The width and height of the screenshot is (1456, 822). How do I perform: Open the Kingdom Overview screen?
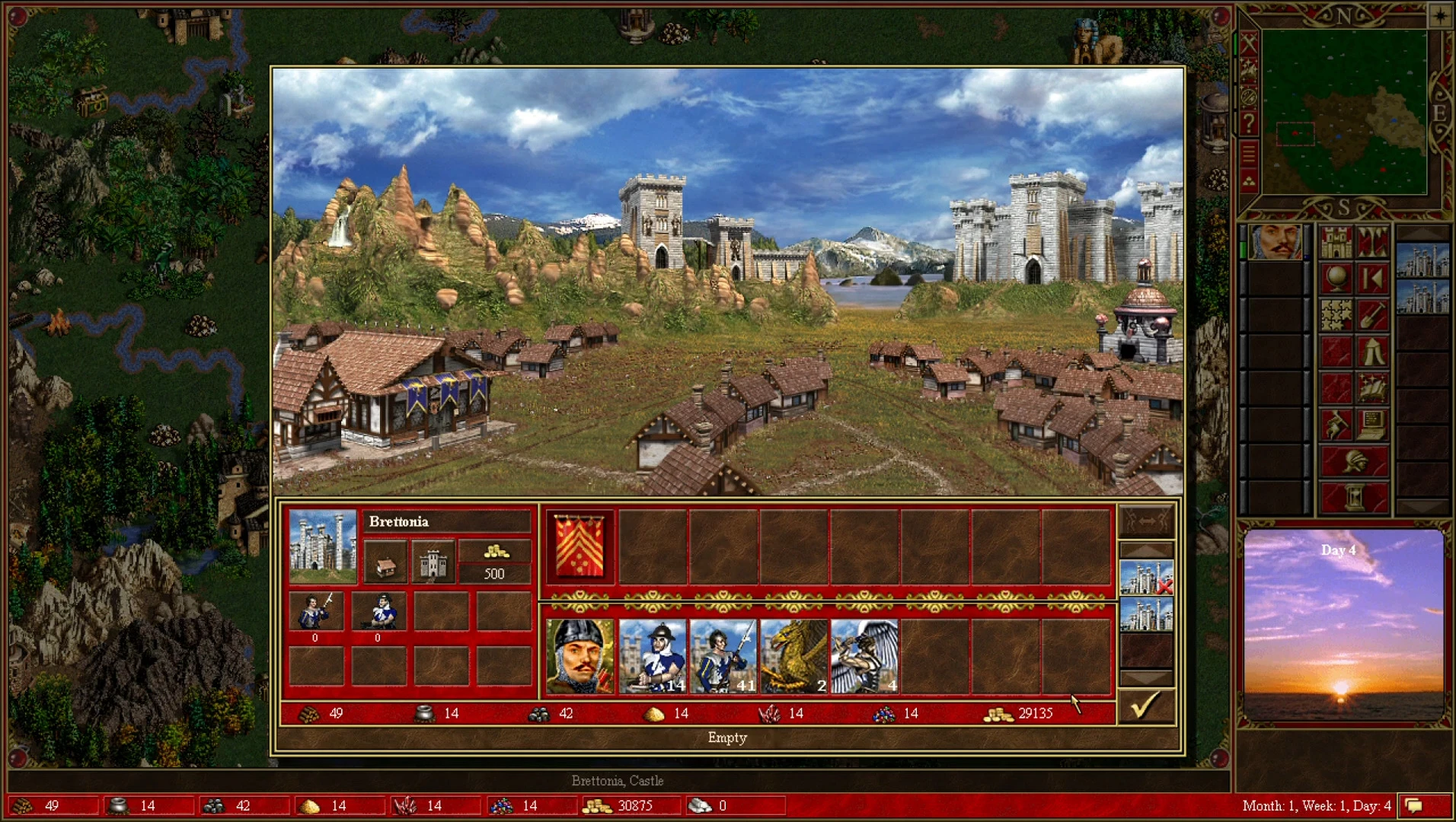tap(1336, 241)
